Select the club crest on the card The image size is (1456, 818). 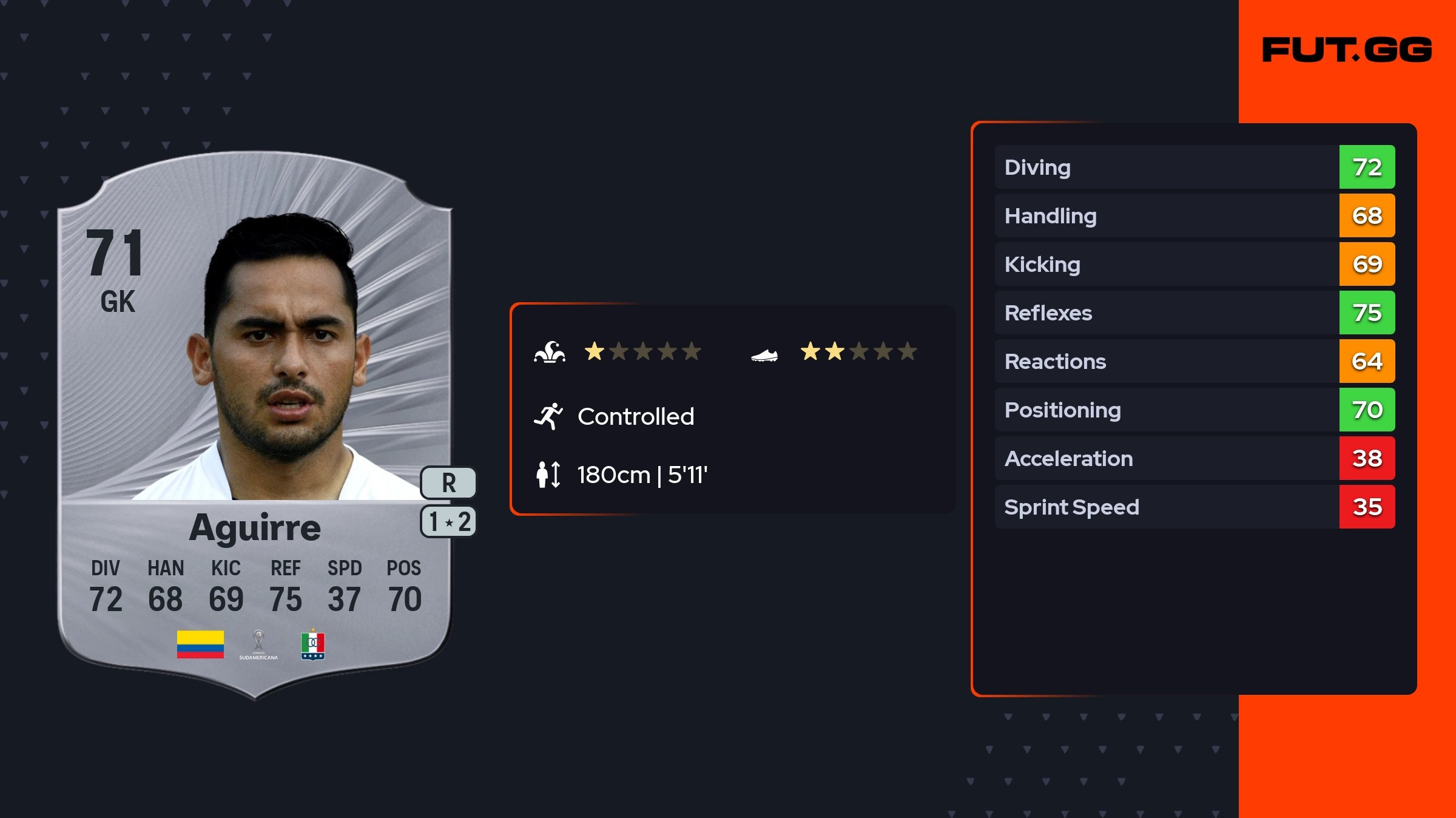point(313,644)
